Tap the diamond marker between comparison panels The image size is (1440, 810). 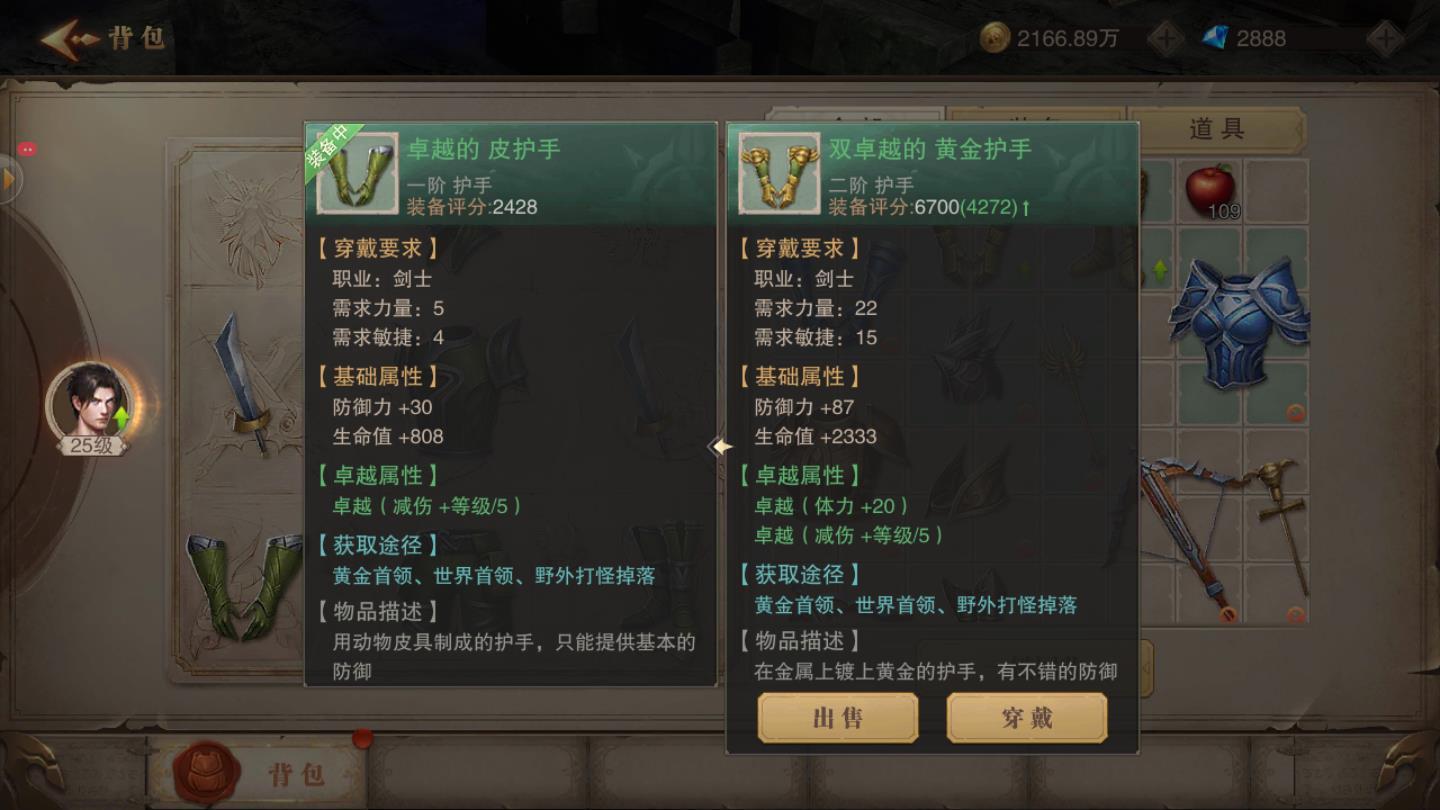(x=722, y=448)
